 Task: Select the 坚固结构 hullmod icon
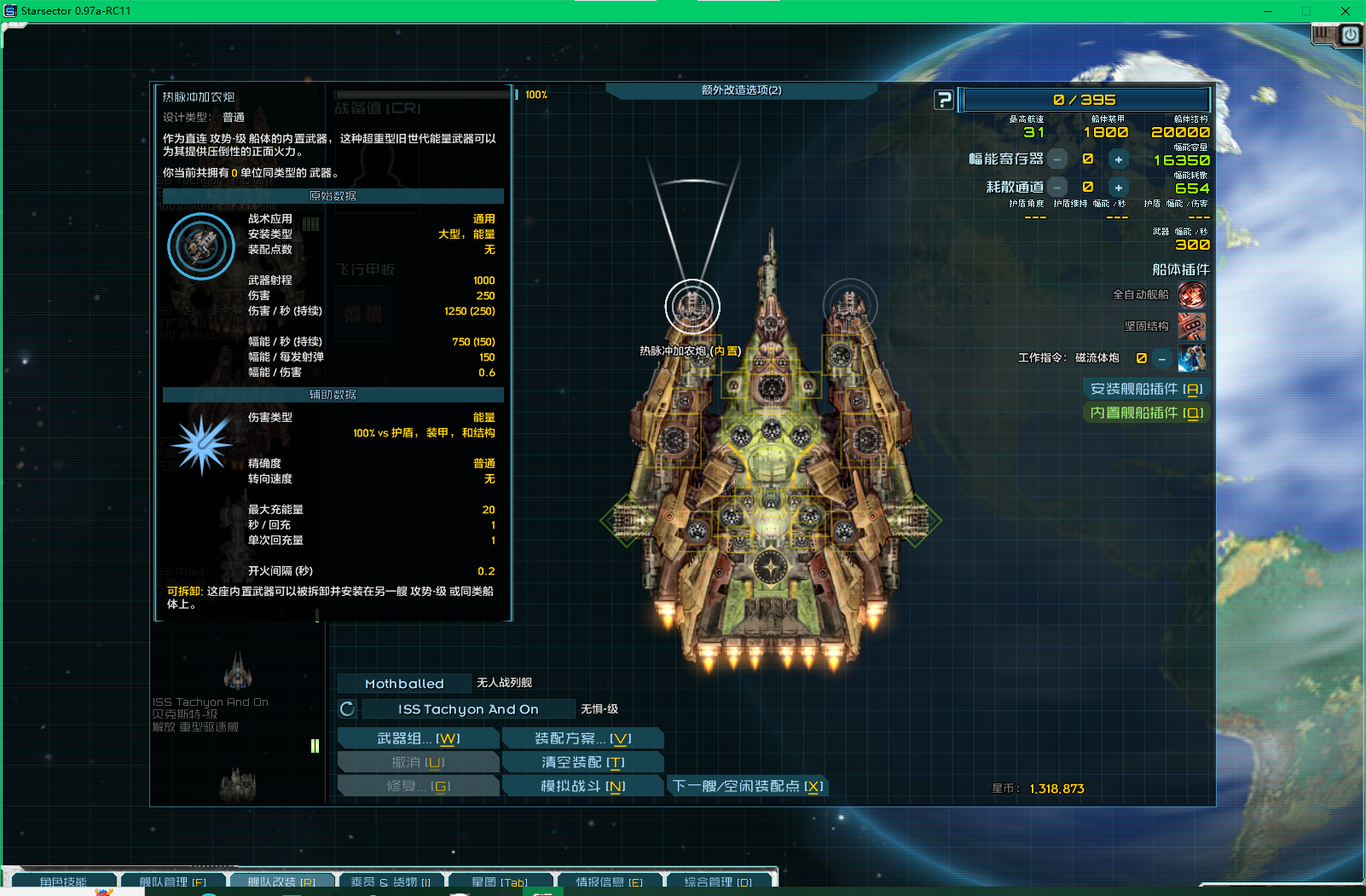click(x=1191, y=327)
